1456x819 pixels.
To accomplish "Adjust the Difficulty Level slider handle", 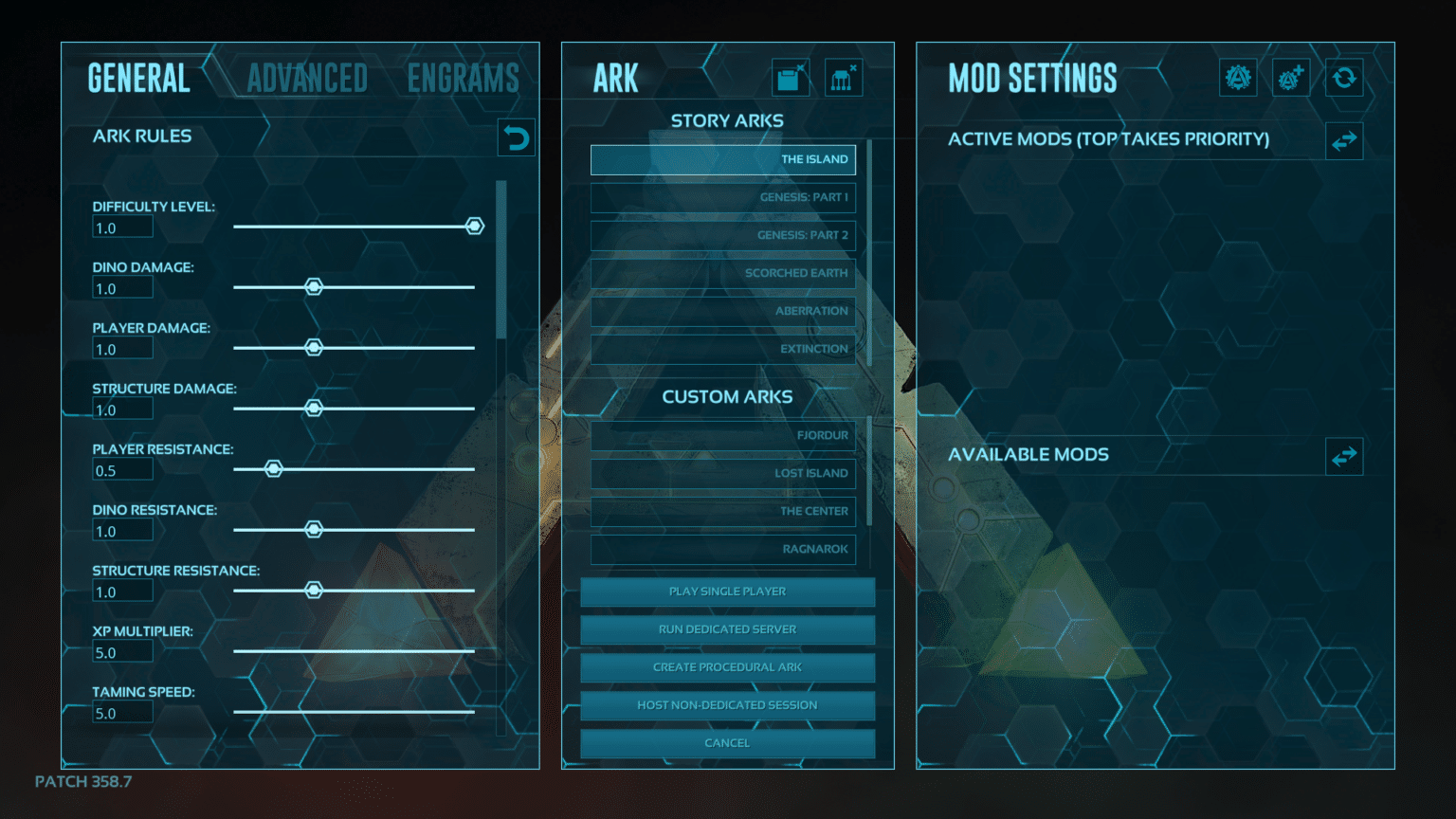I will [474, 226].
